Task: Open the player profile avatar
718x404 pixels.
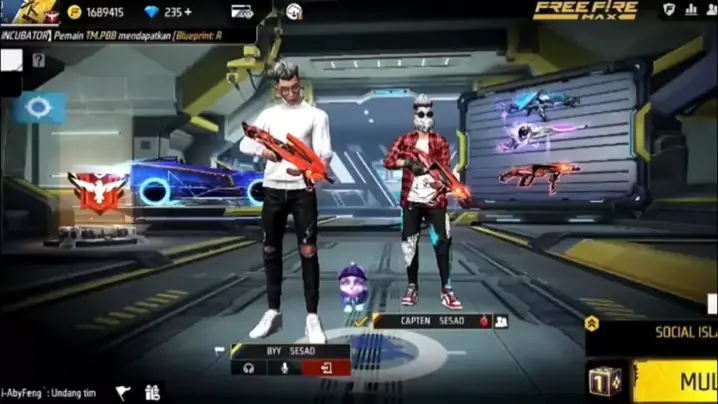Action: 28,12
